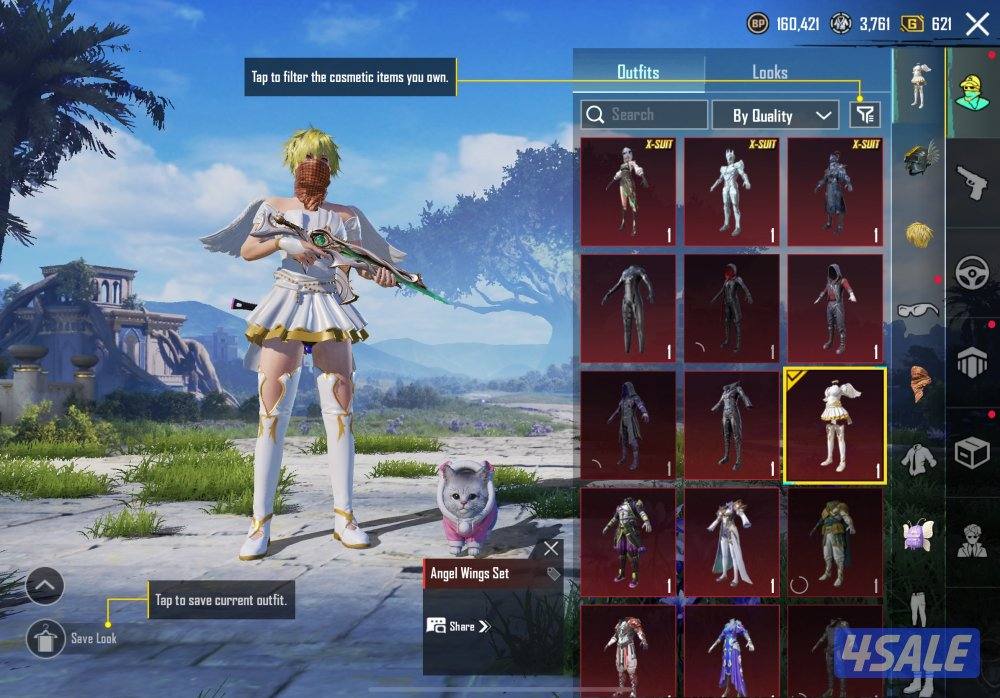The height and width of the screenshot is (698, 1000).
Task: Close the inventory with the top-right X
Action: tap(976, 24)
